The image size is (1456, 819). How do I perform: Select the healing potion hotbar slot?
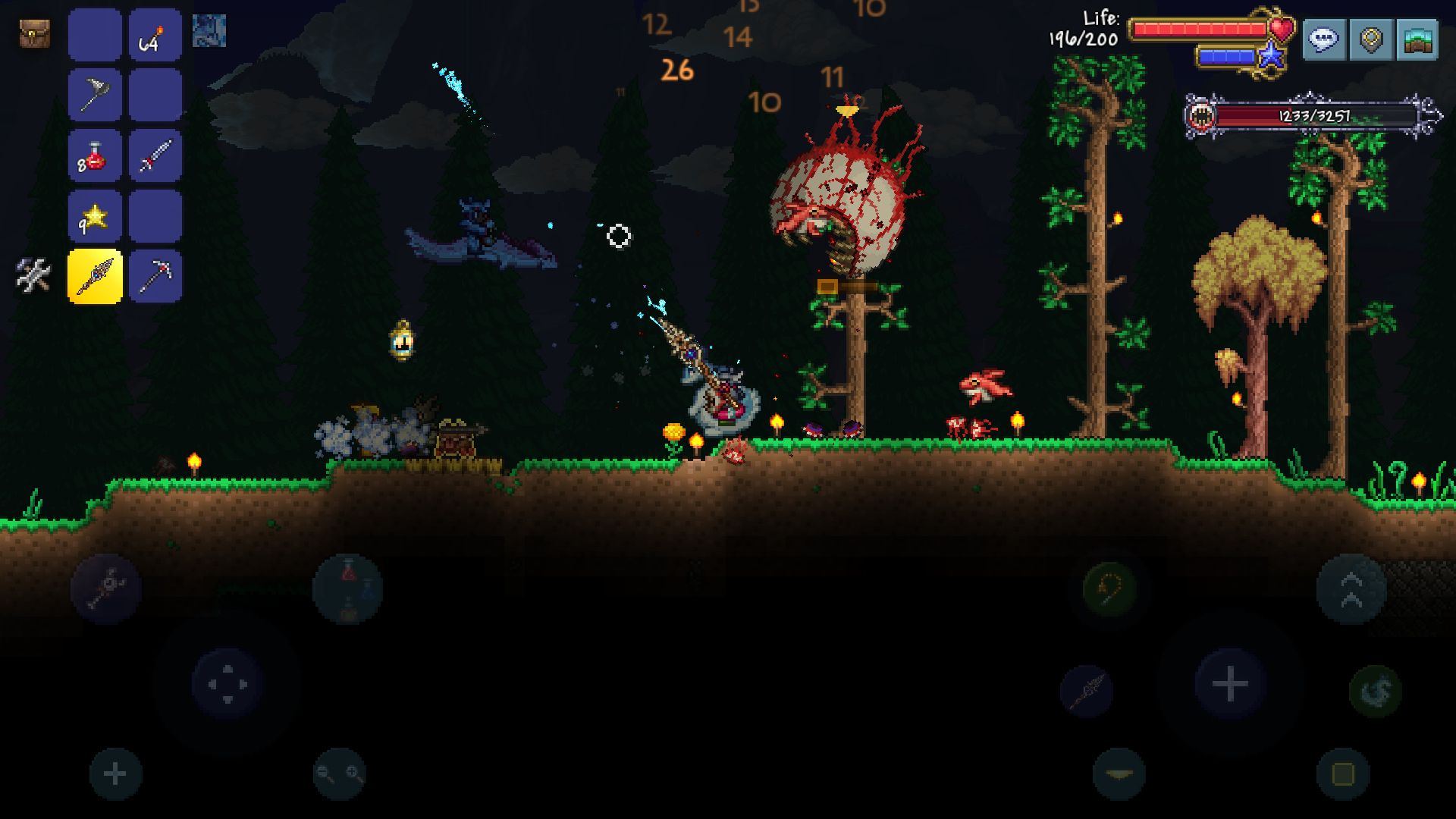93,155
